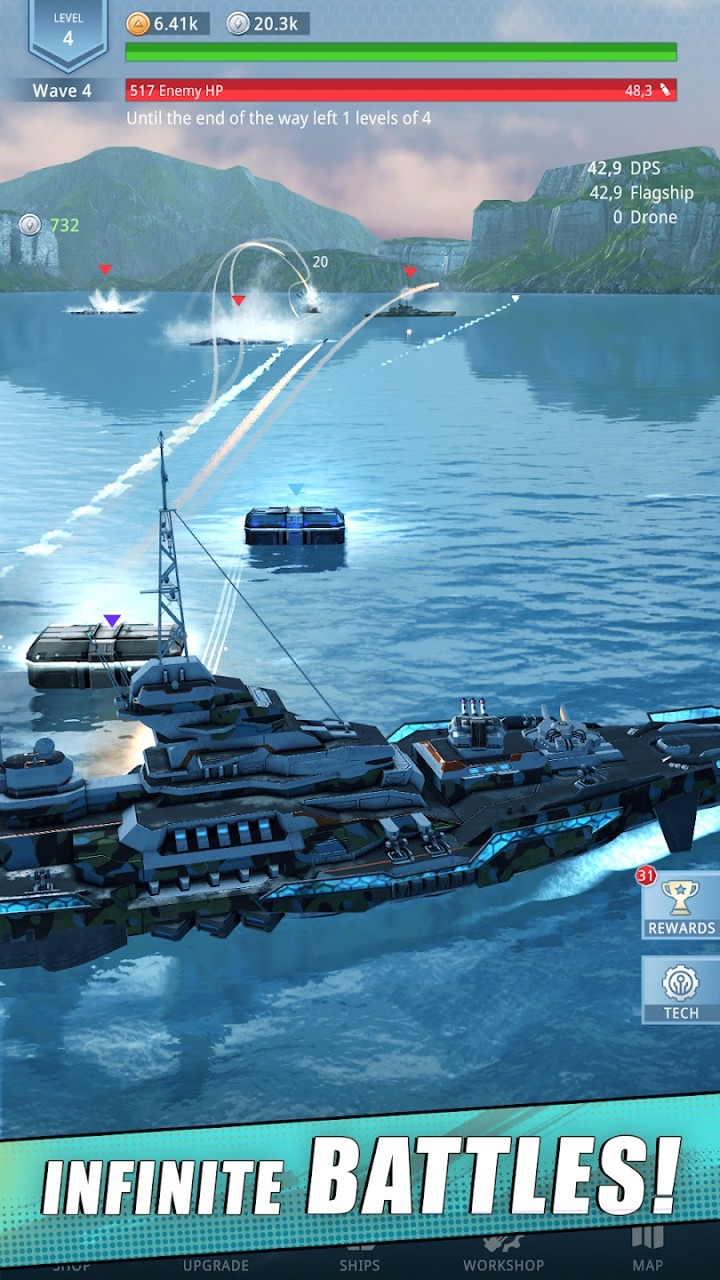
Task: Open the Workshop tab
Action: 503,1256
